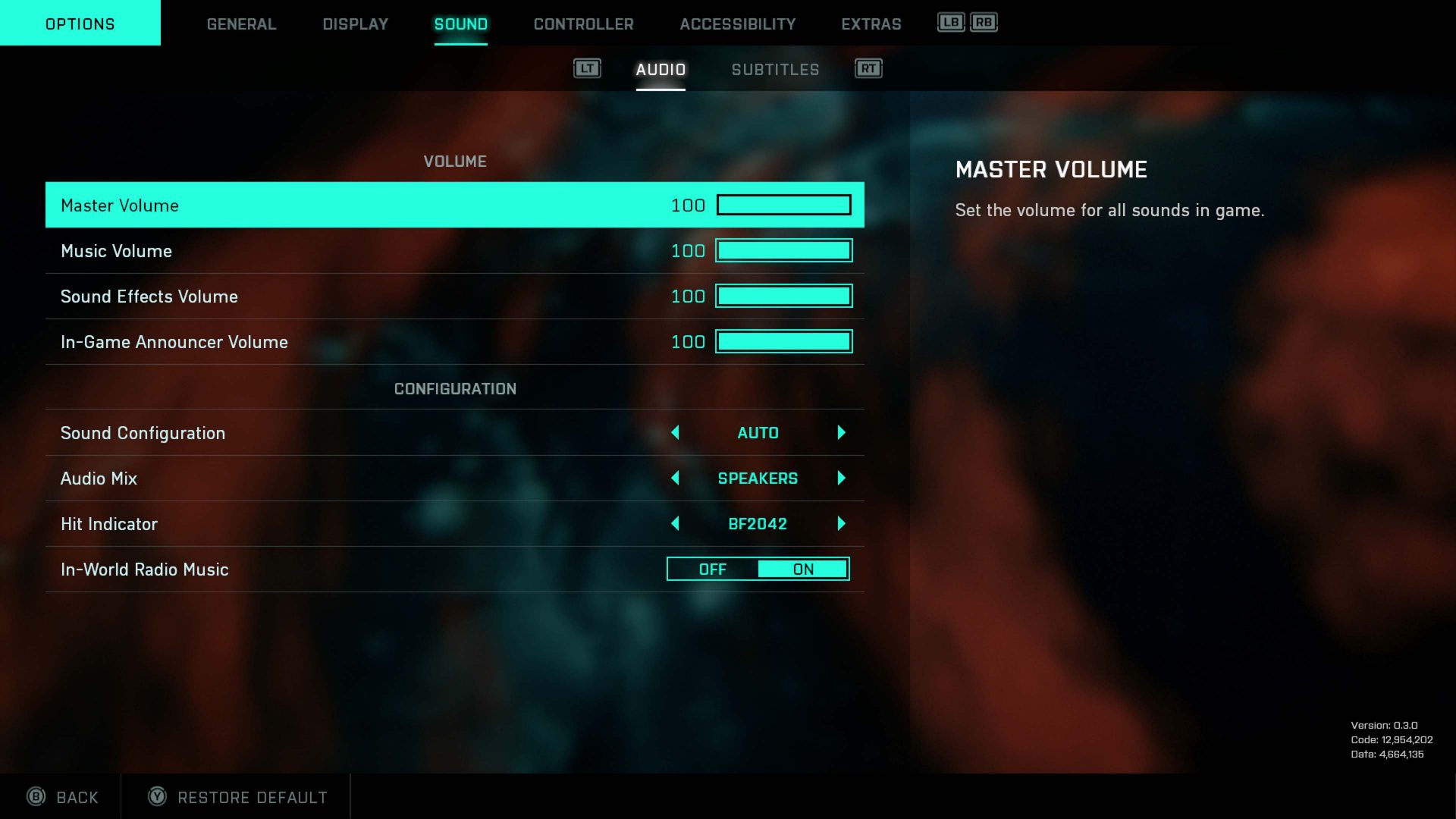Viewport: 1456px width, 819px height.
Task: Click the BACK button
Action: click(x=76, y=797)
